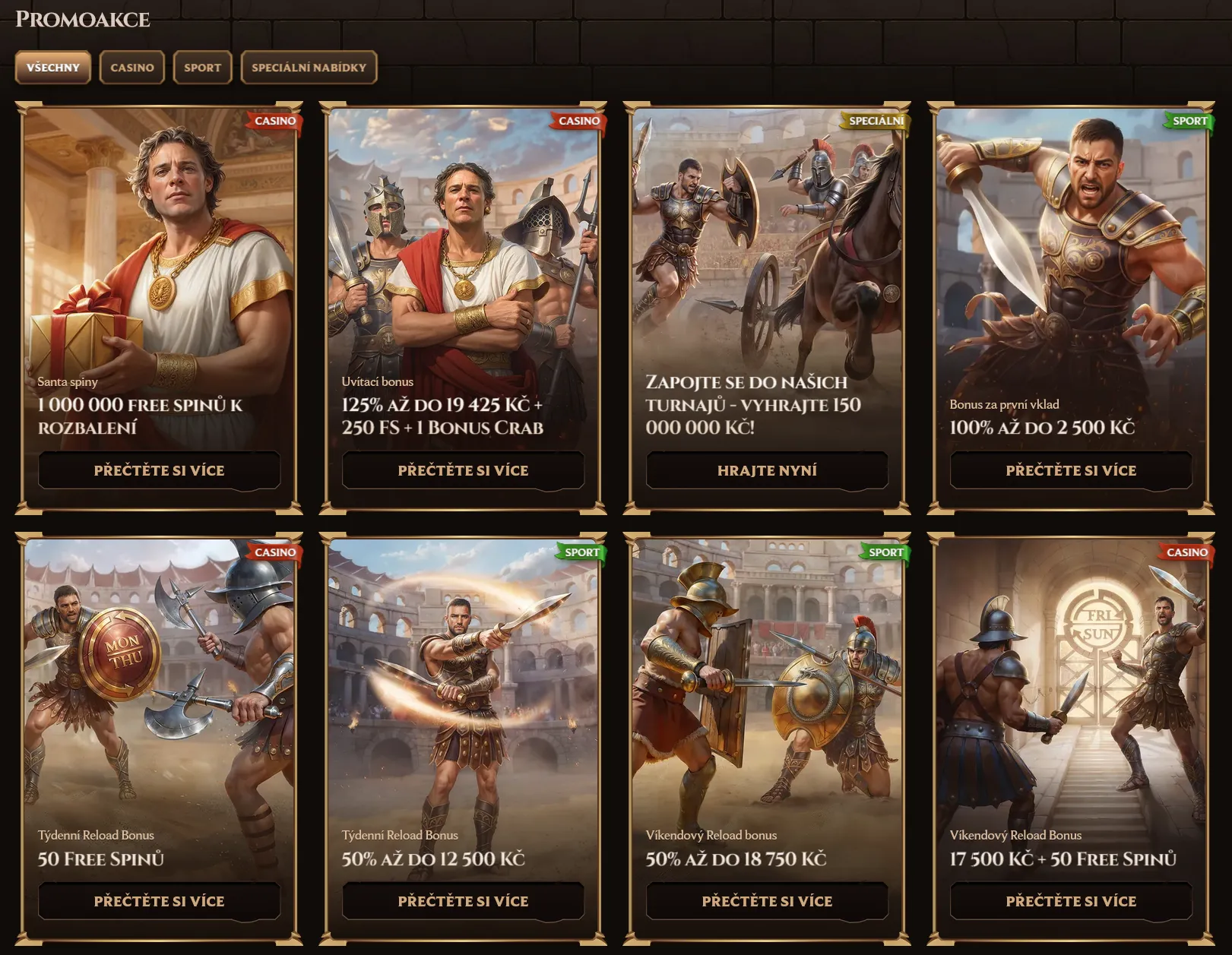This screenshot has height=955, width=1232.
Task: Open the welcome bonus card with three gladiators
Action: 463,243
